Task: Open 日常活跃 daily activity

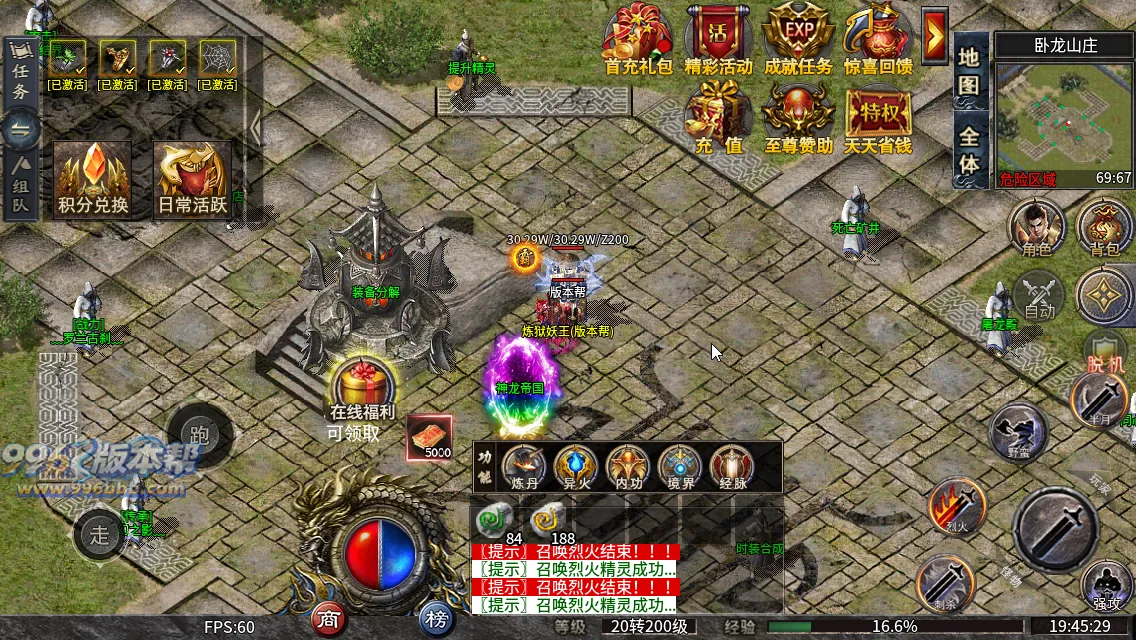Action: pos(193,178)
